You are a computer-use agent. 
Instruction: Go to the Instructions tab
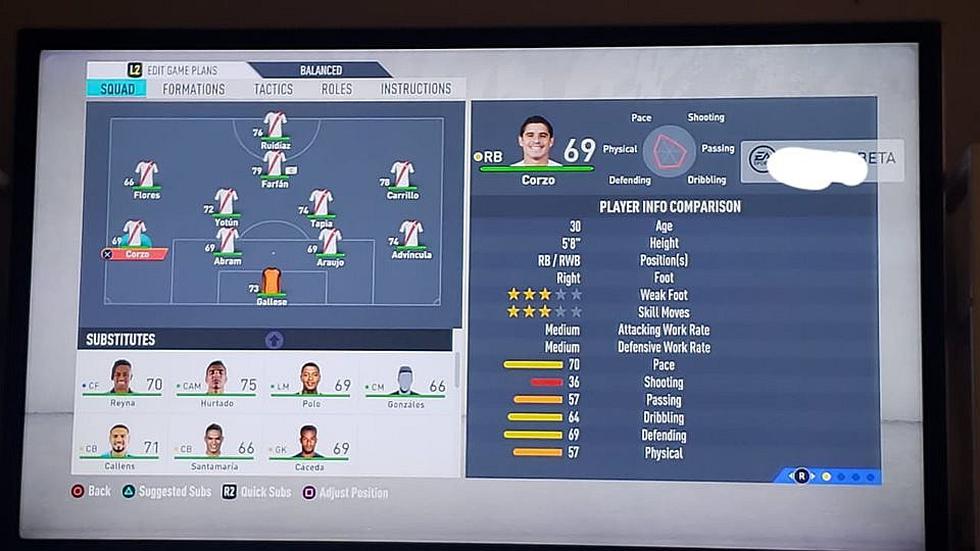415,89
